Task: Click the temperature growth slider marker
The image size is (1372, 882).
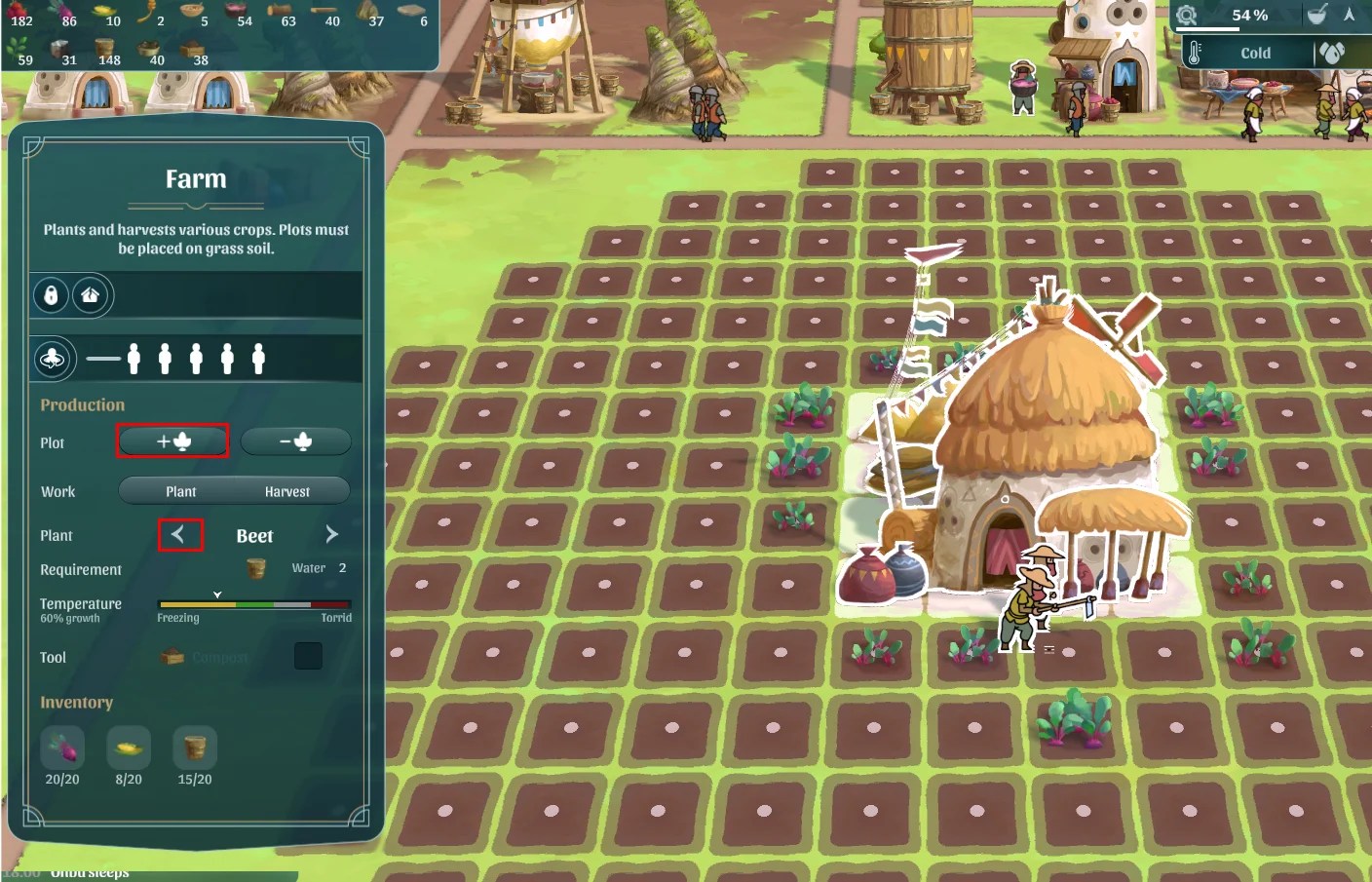Action: click(219, 594)
